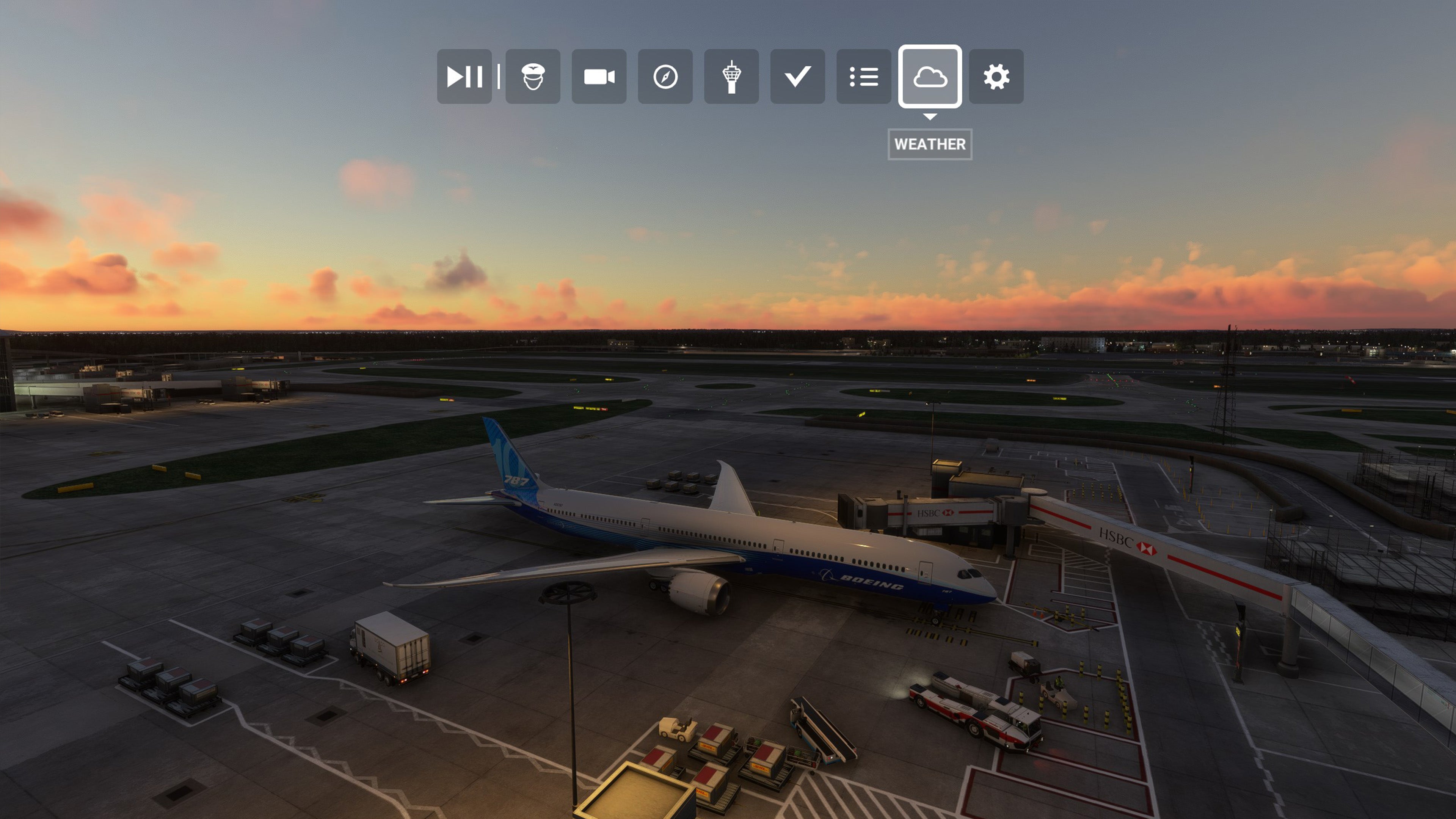Open the Weather cloud panel
Viewport: 1456px width, 819px height.
coord(930,76)
